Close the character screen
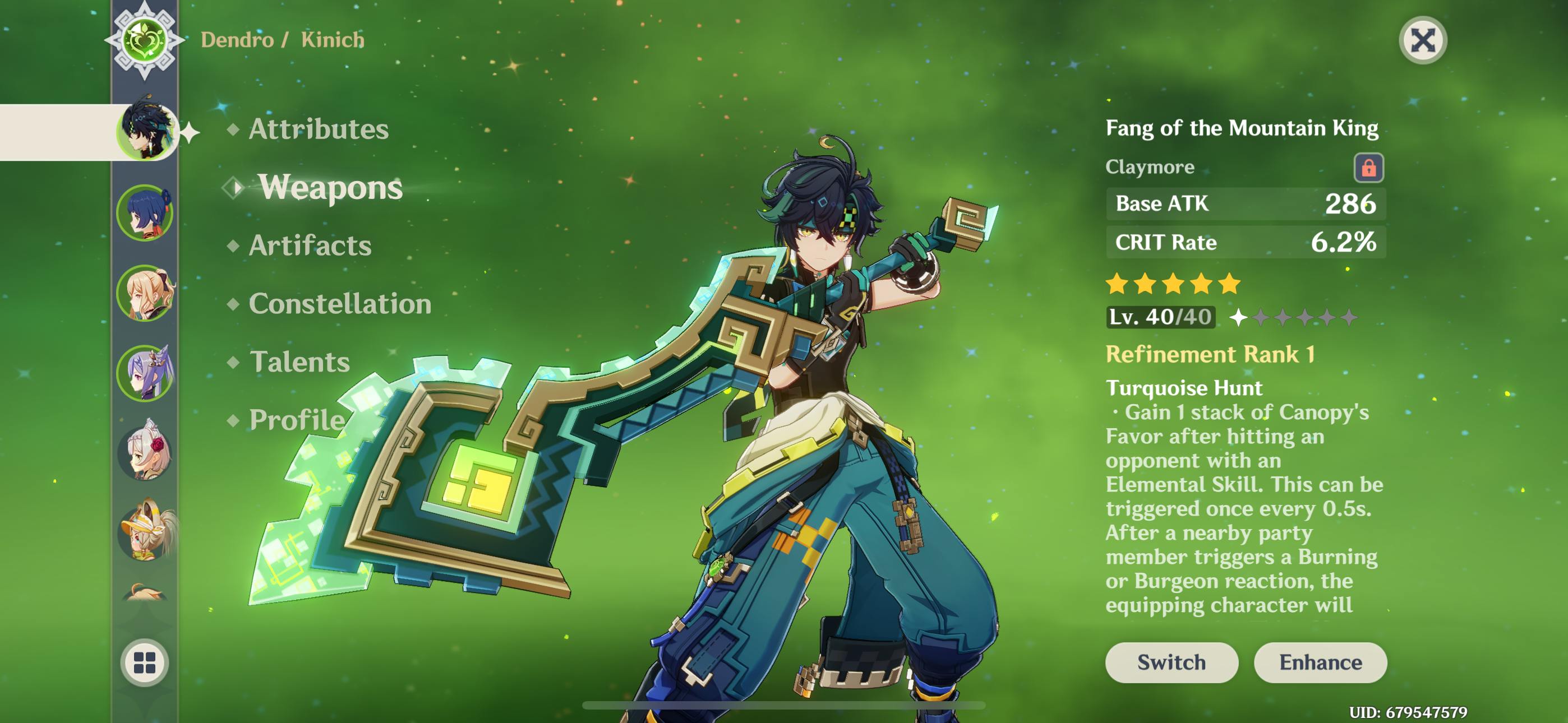 [1423, 40]
